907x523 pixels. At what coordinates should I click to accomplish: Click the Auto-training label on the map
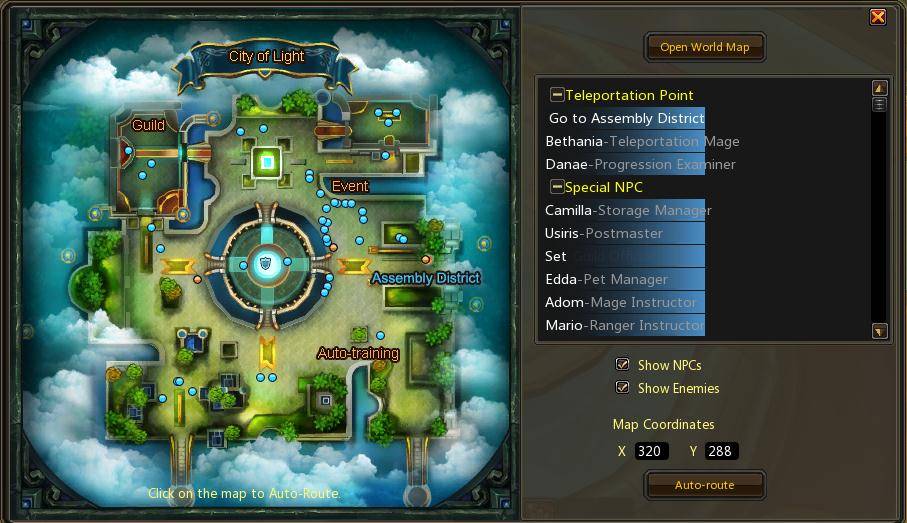pyautogui.click(x=358, y=353)
